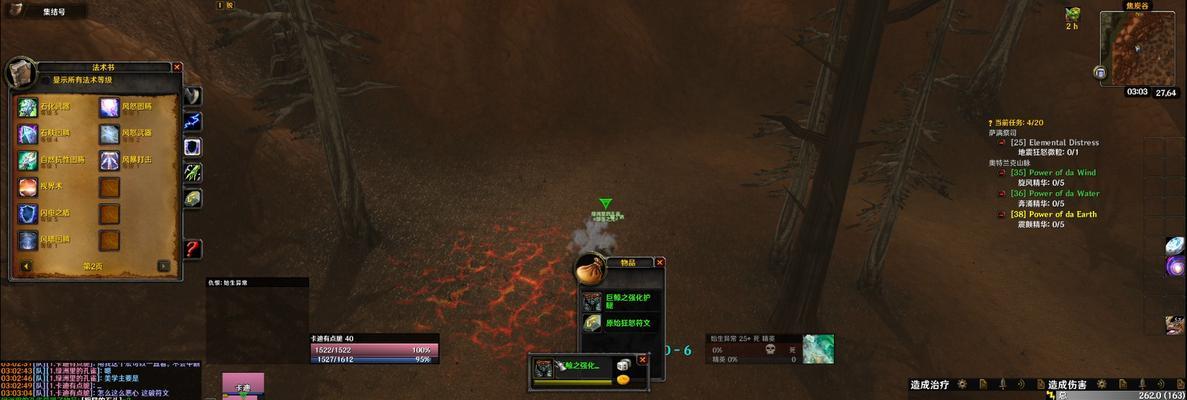The height and width of the screenshot is (400, 1187).
Task: Choose the 闪电之盾 spell icon
Action: pyautogui.click(x=28, y=213)
